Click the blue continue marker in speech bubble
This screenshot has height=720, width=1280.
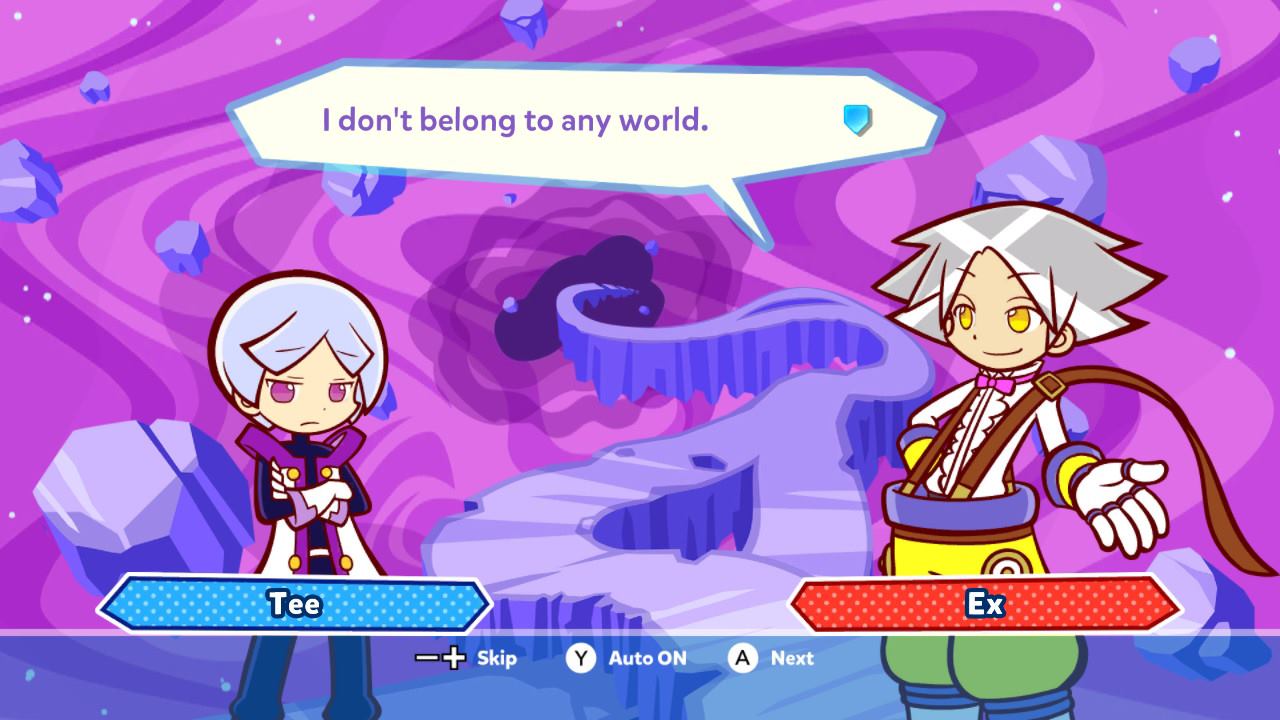[x=857, y=120]
